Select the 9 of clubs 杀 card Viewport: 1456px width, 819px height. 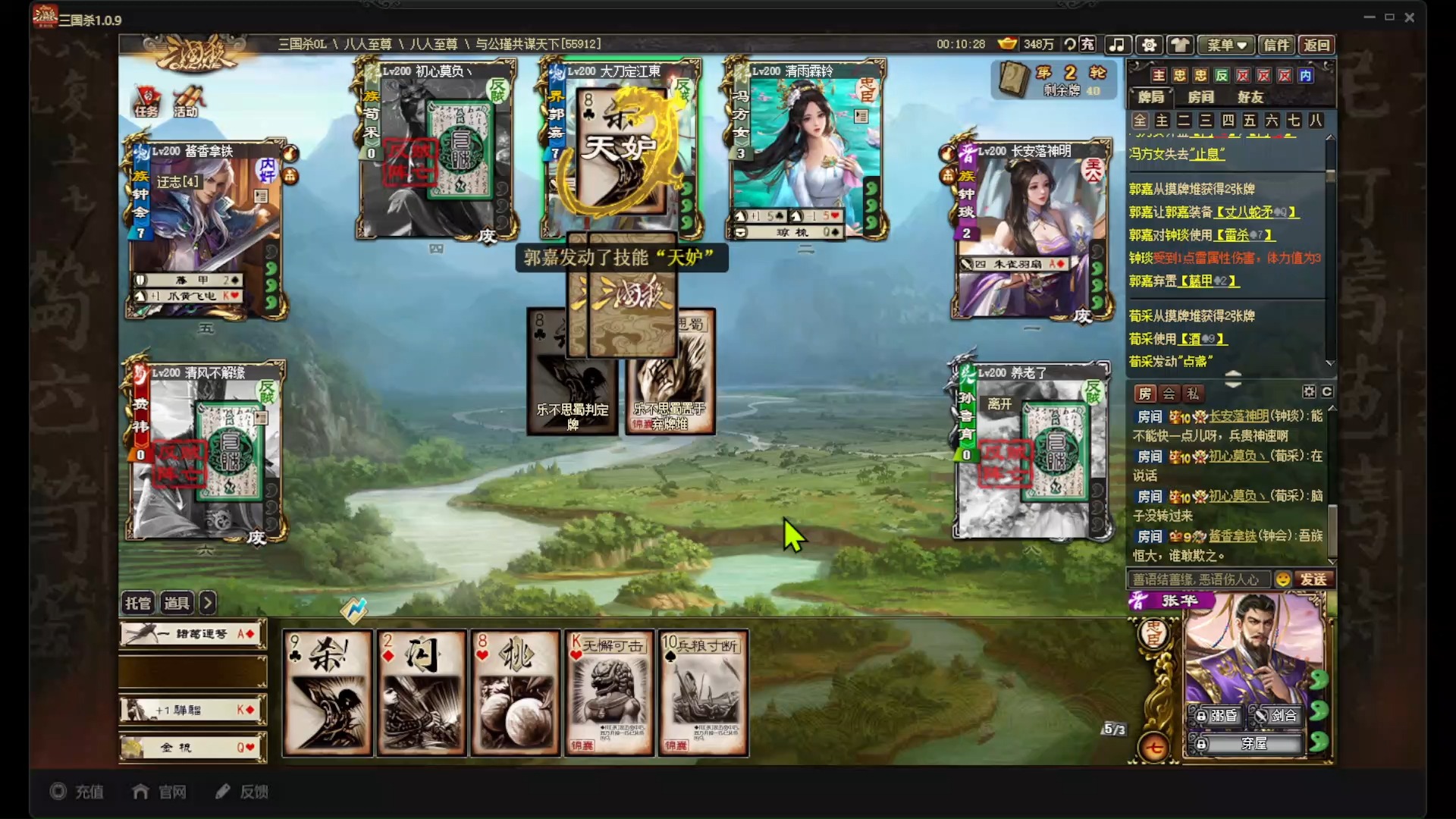328,693
